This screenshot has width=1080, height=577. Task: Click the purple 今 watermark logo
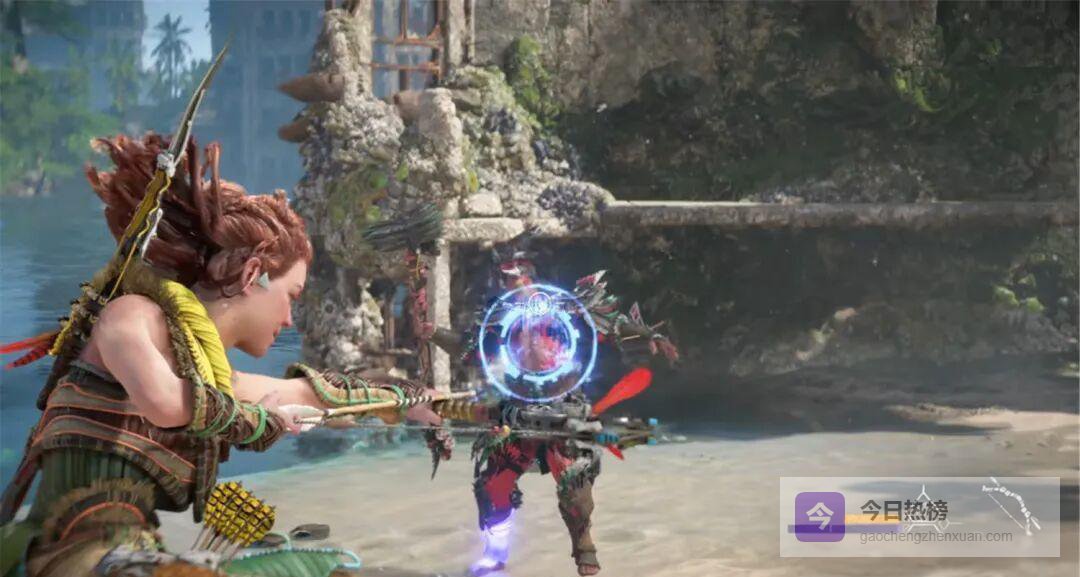pos(819,516)
